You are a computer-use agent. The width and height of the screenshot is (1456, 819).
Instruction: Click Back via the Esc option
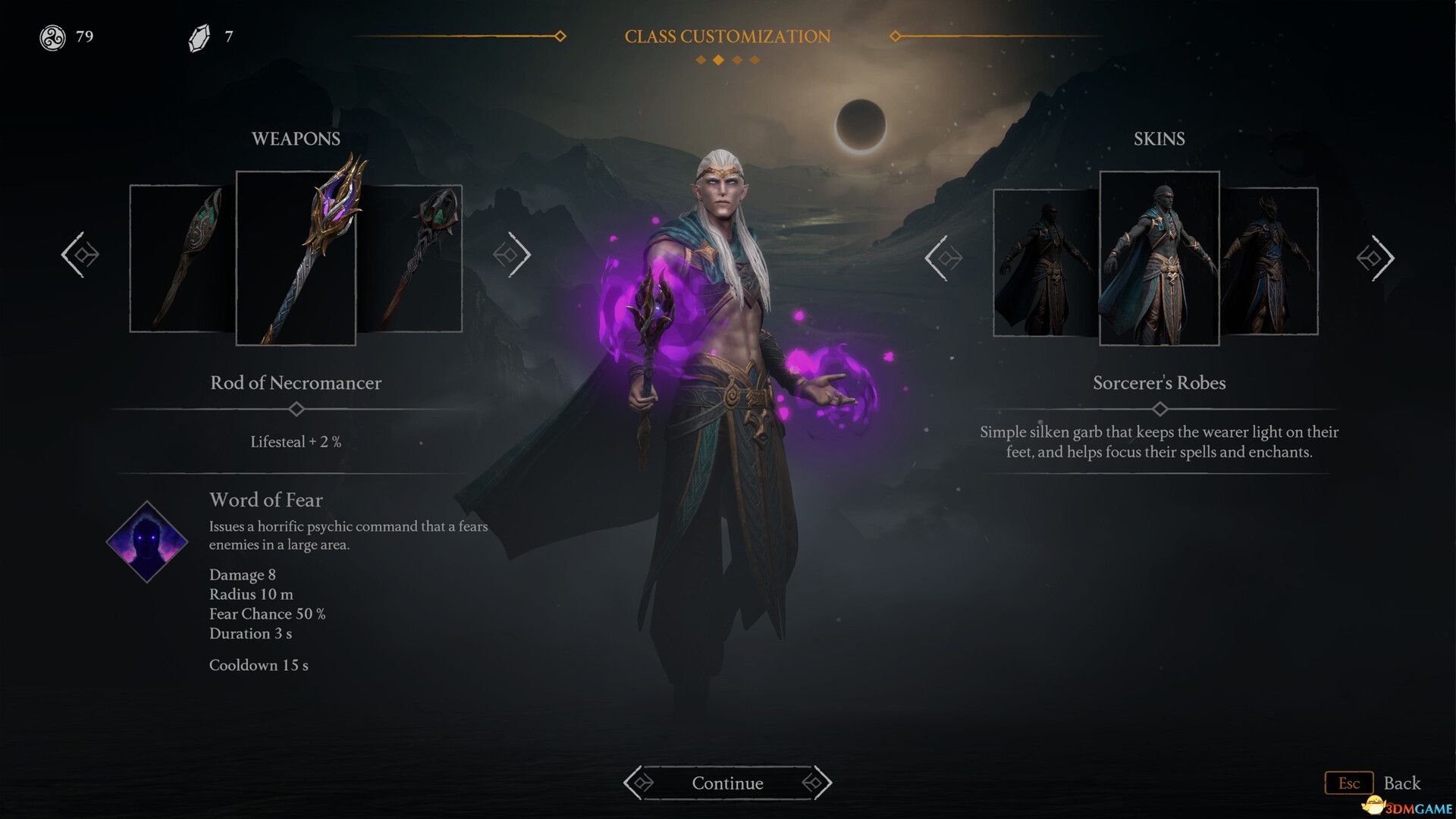tap(1349, 783)
